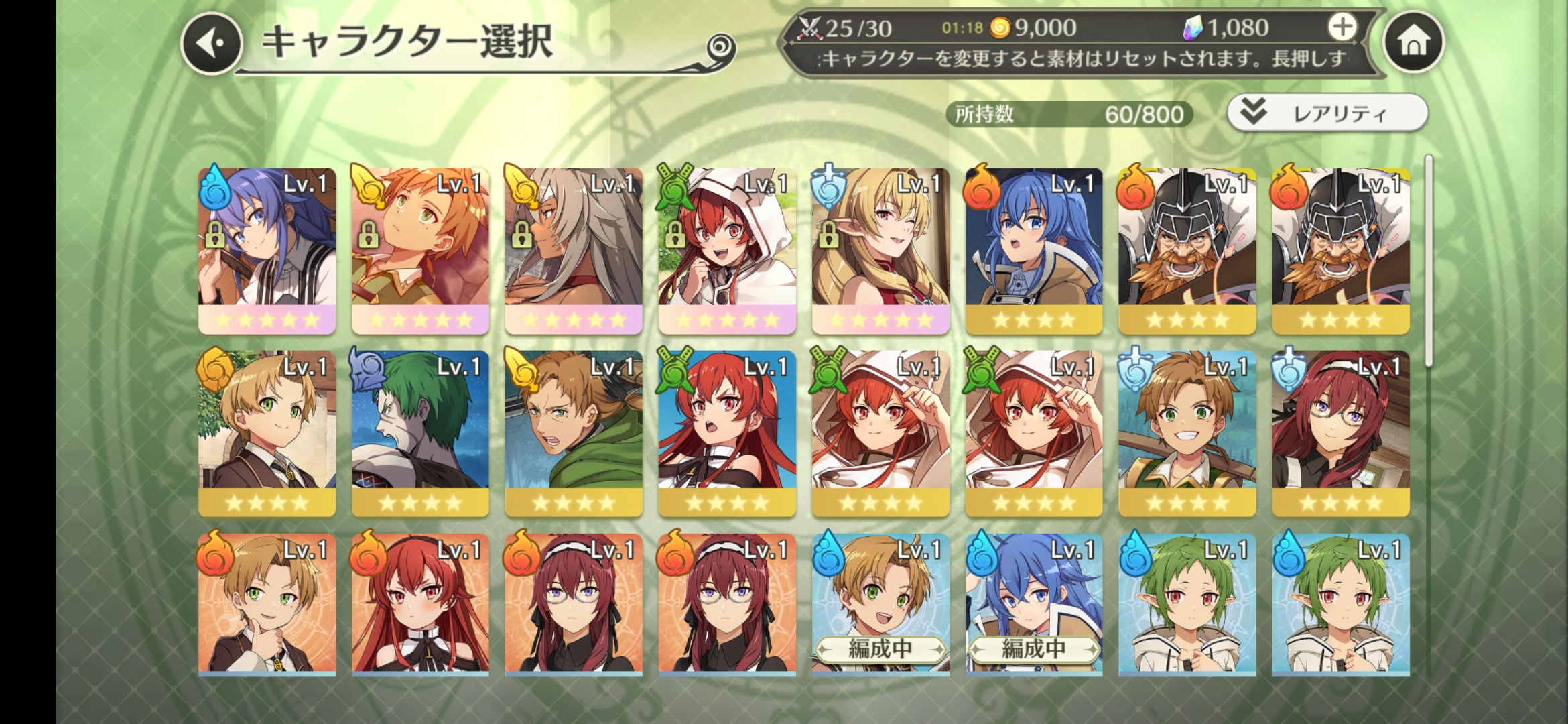
Task: Select the four-star glasses maid with shield icon
Action: pyautogui.click(x=1340, y=432)
